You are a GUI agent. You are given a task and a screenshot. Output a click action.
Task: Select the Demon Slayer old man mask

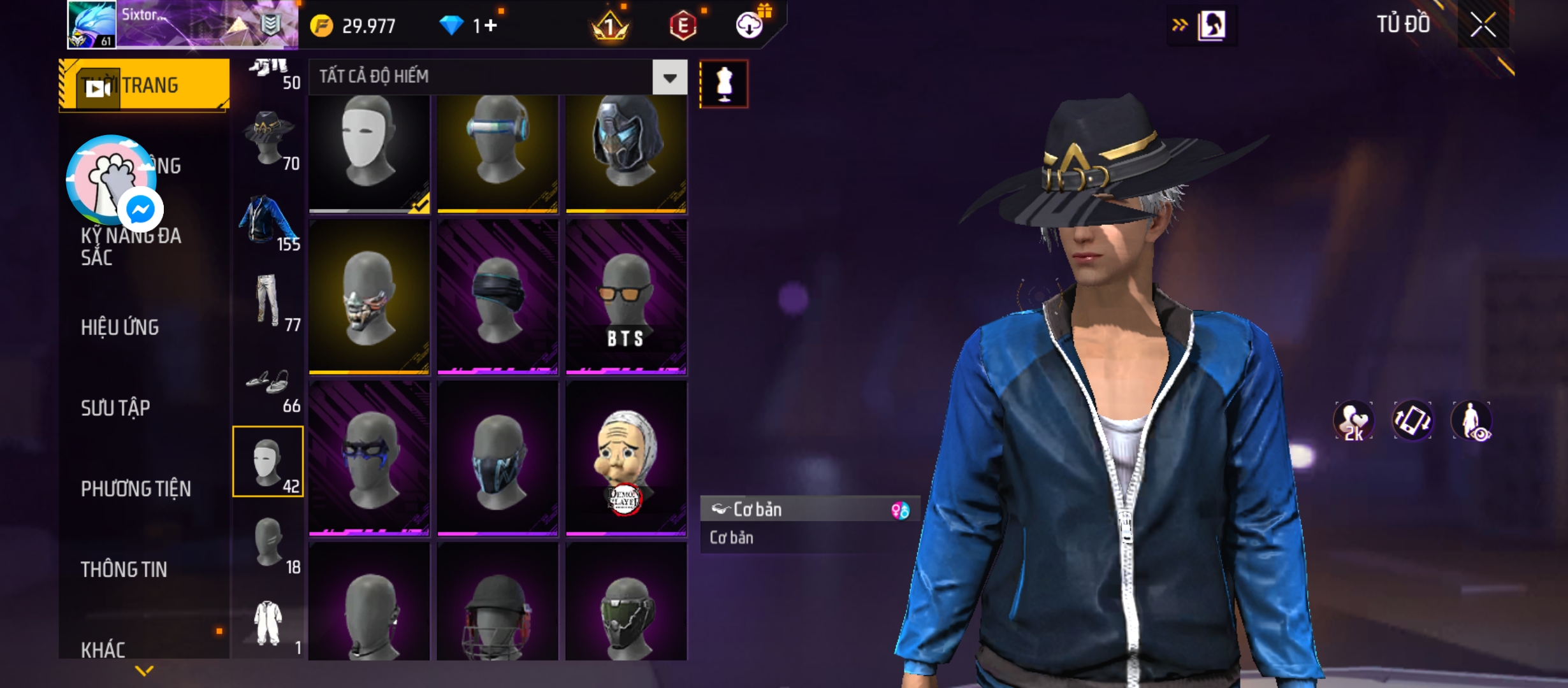coord(626,459)
